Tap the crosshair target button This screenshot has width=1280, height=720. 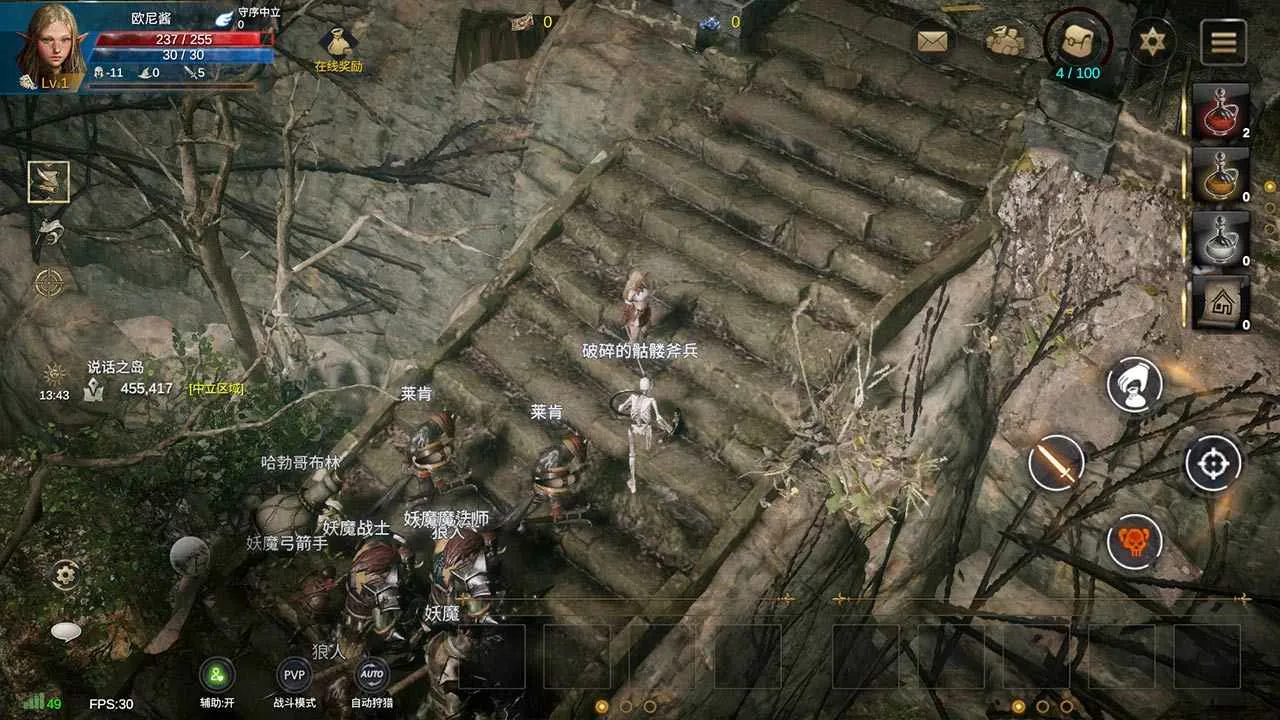coord(1213,463)
